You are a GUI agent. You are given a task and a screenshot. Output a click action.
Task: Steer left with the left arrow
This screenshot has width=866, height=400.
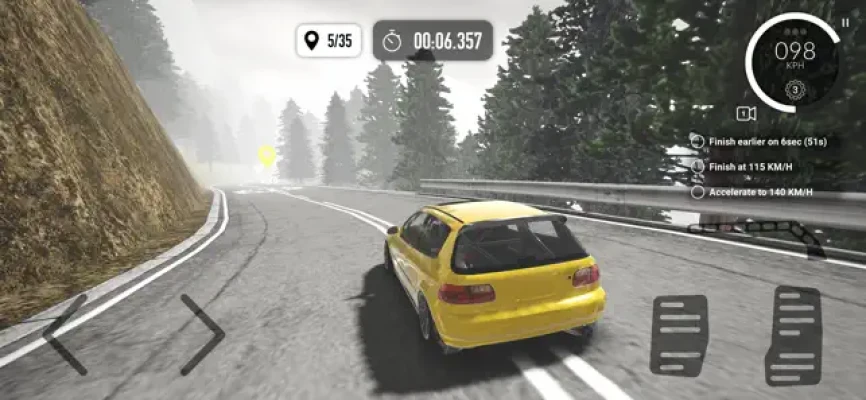point(64,334)
